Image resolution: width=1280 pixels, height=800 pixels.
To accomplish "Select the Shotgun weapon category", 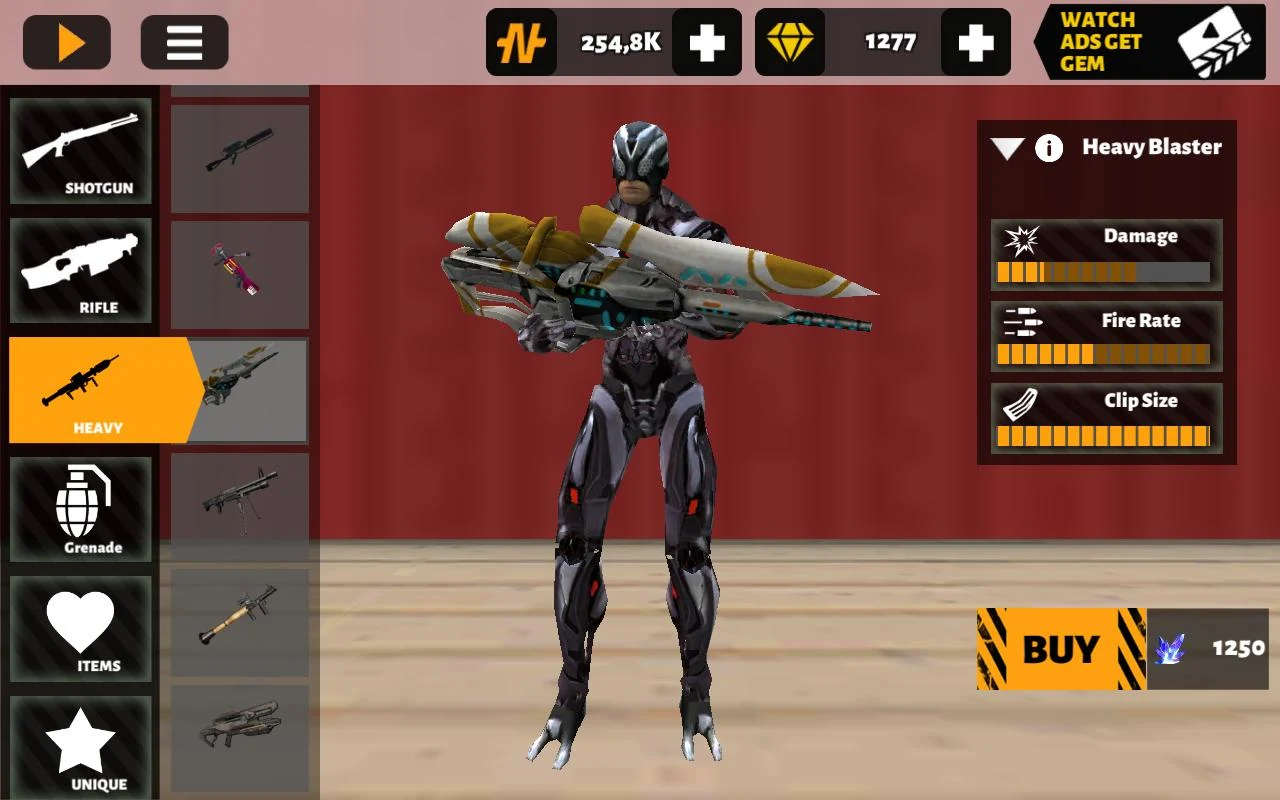I will [81, 150].
